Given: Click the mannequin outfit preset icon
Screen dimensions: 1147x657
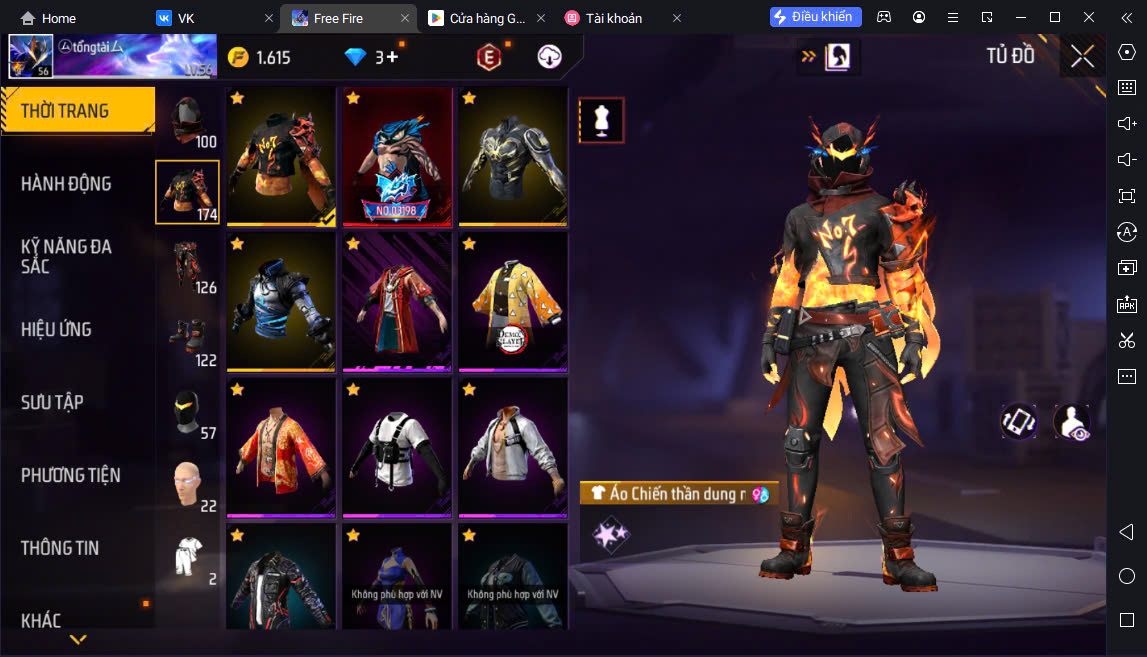Looking at the screenshot, I should (601, 120).
